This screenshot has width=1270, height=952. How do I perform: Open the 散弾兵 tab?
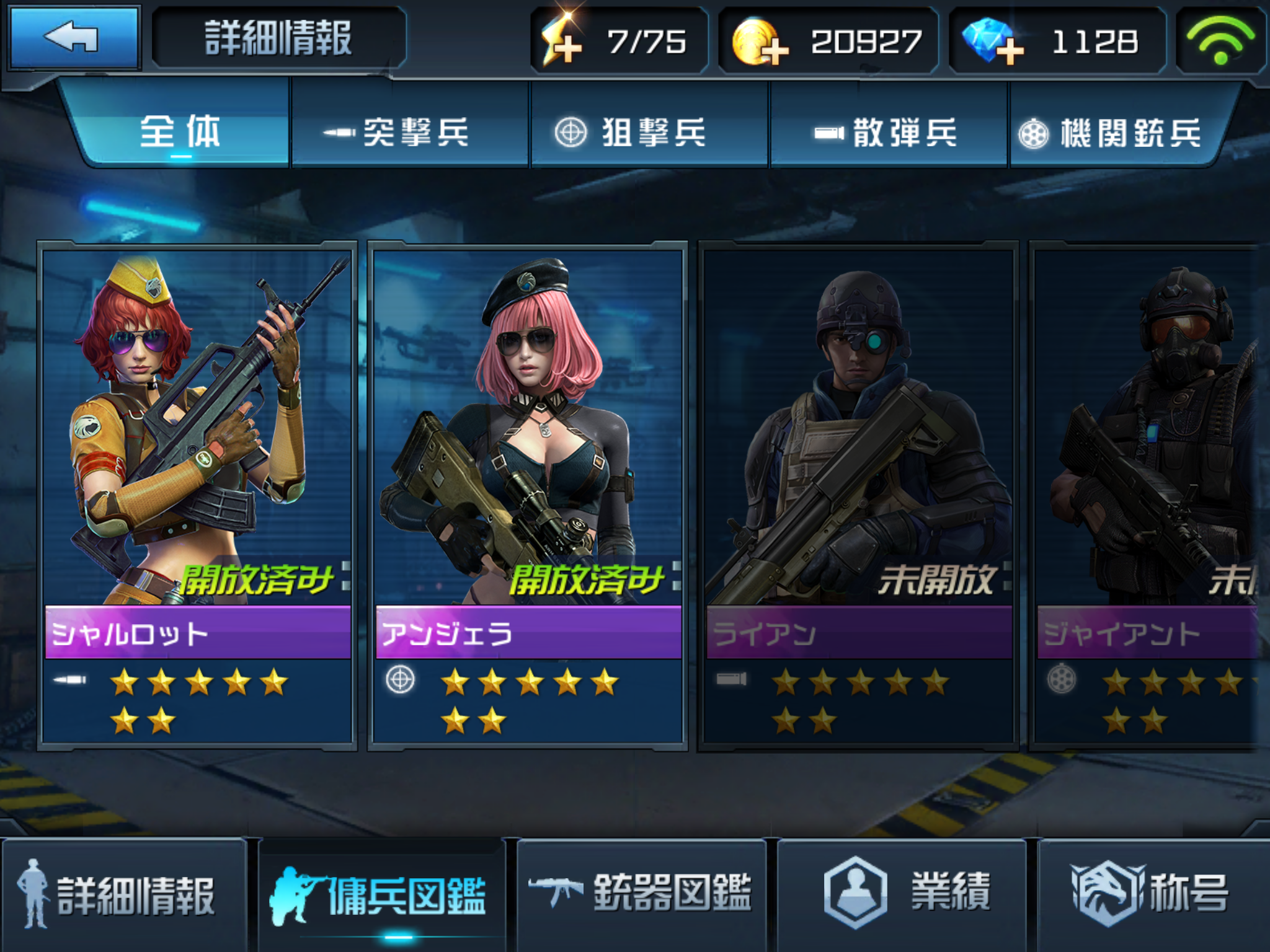coord(888,131)
